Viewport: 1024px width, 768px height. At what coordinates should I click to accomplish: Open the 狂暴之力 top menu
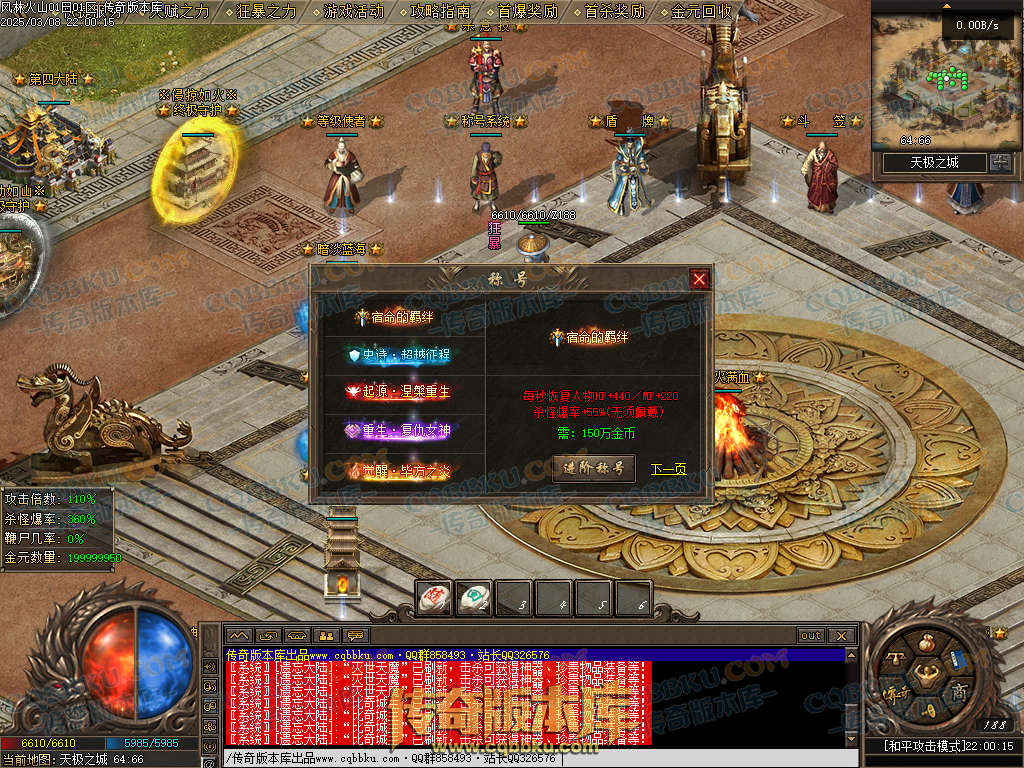[267, 12]
